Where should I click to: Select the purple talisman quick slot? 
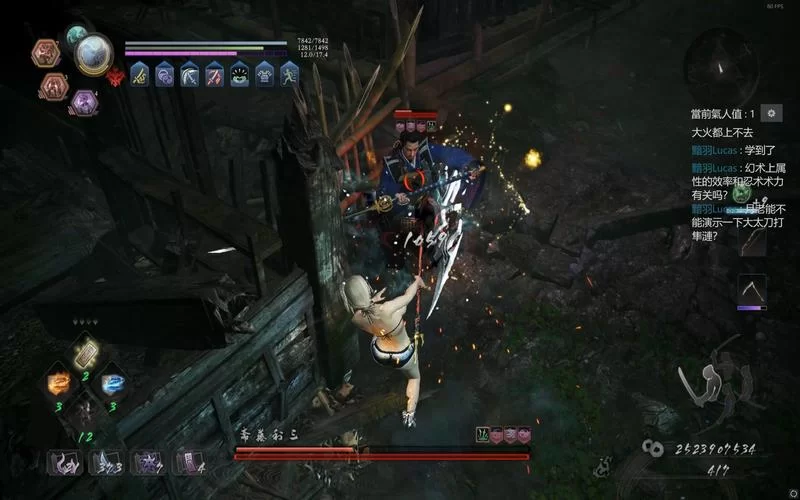tap(186, 461)
